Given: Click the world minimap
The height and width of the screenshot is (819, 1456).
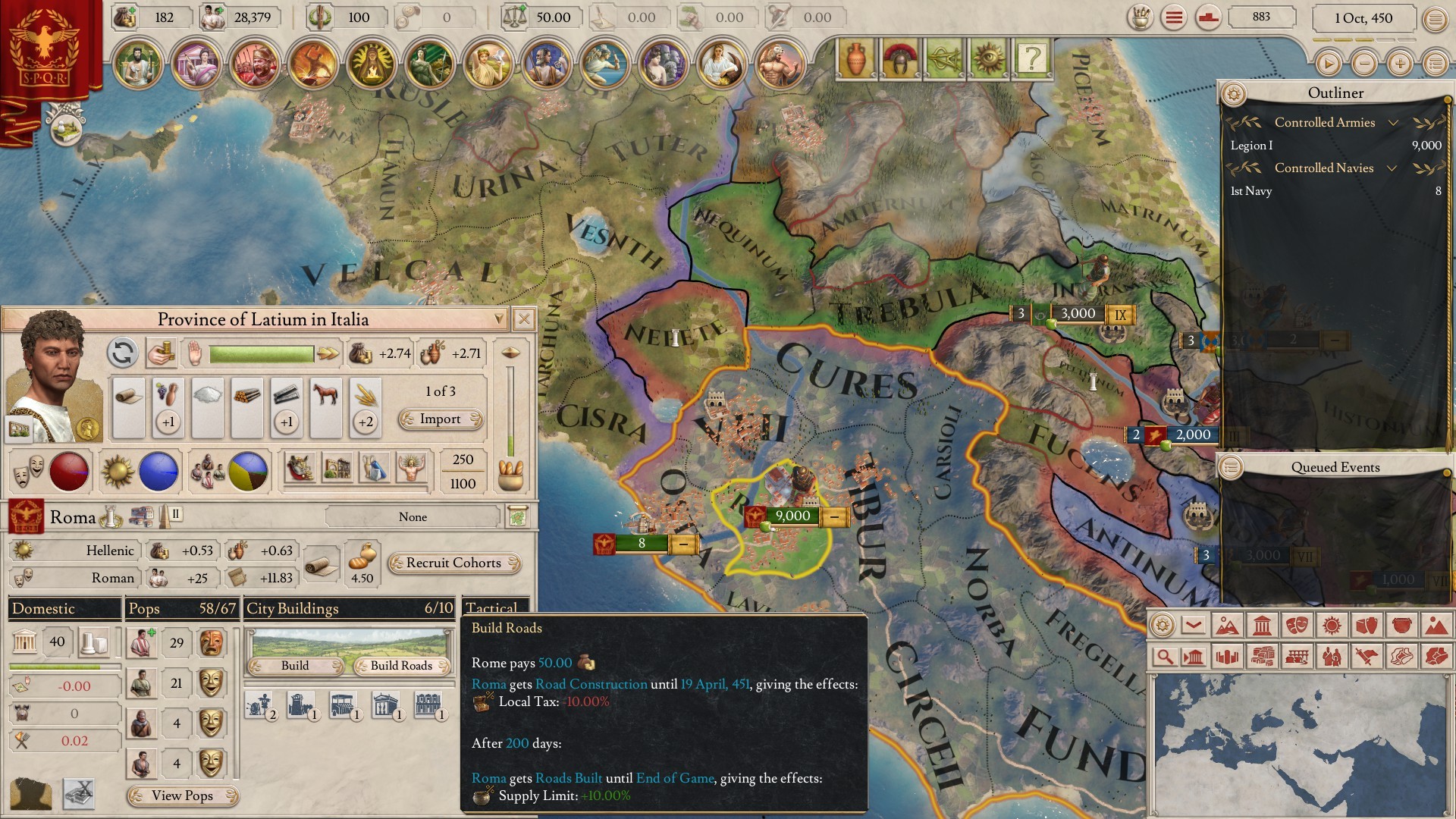Looking at the screenshot, I should coord(1298,743).
